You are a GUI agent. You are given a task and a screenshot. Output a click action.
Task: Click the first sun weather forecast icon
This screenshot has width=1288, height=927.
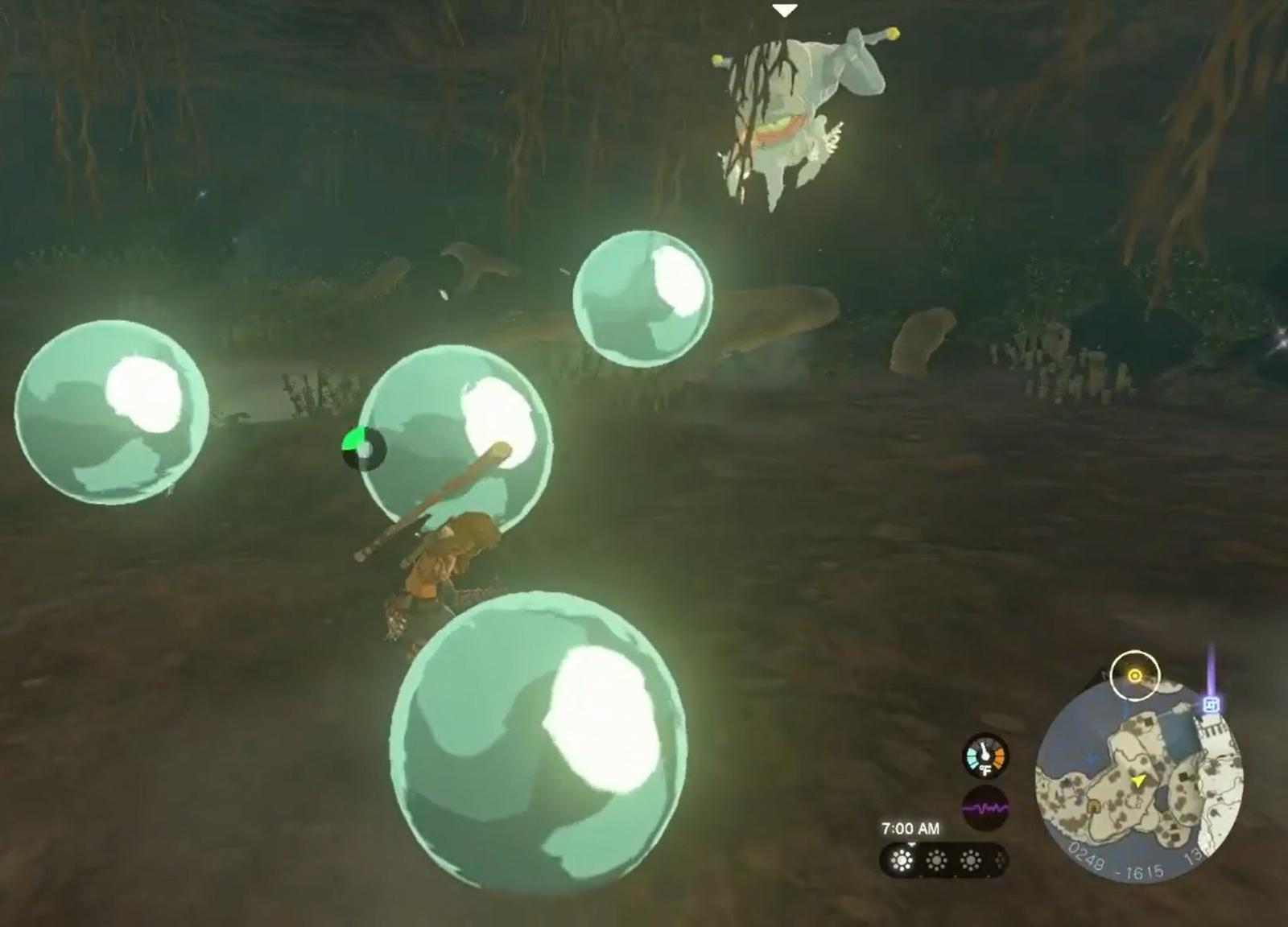pyautogui.click(x=901, y=859)
